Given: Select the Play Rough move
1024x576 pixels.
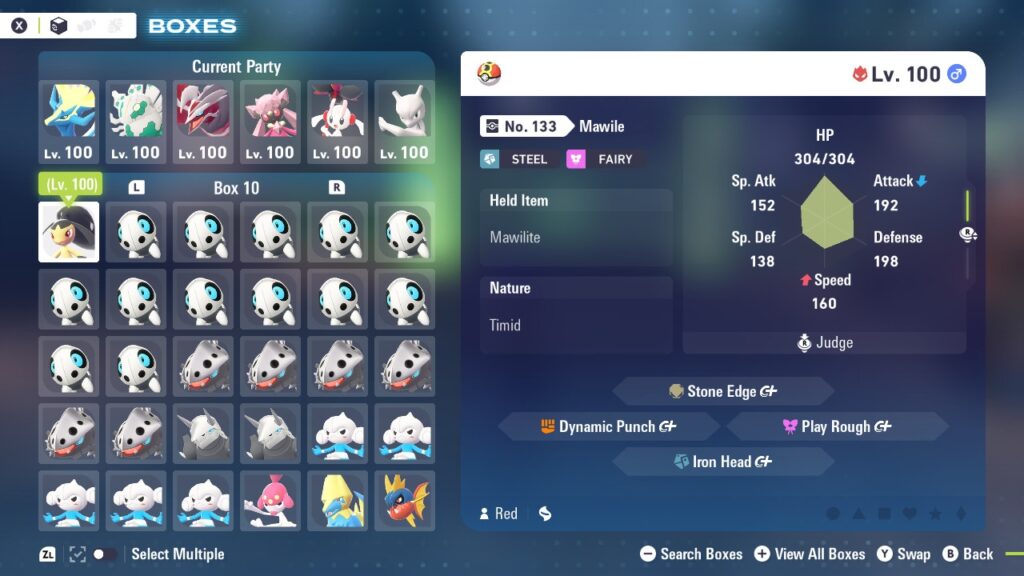Looking at the screenshot, I should pos(837,427).
